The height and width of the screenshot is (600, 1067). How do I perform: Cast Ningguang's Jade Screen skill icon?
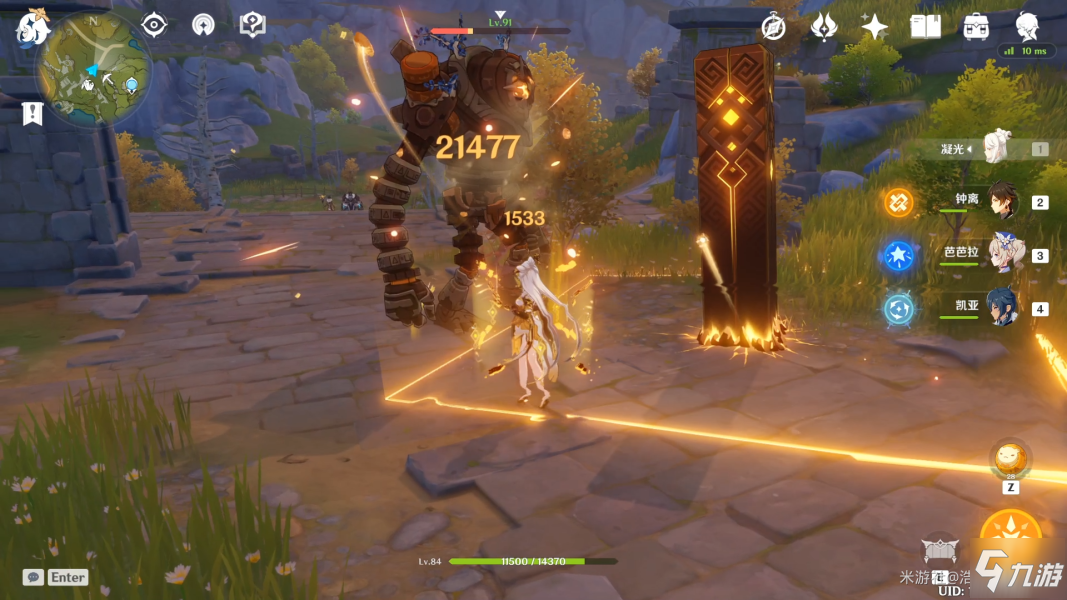click(x=940, y=552)
